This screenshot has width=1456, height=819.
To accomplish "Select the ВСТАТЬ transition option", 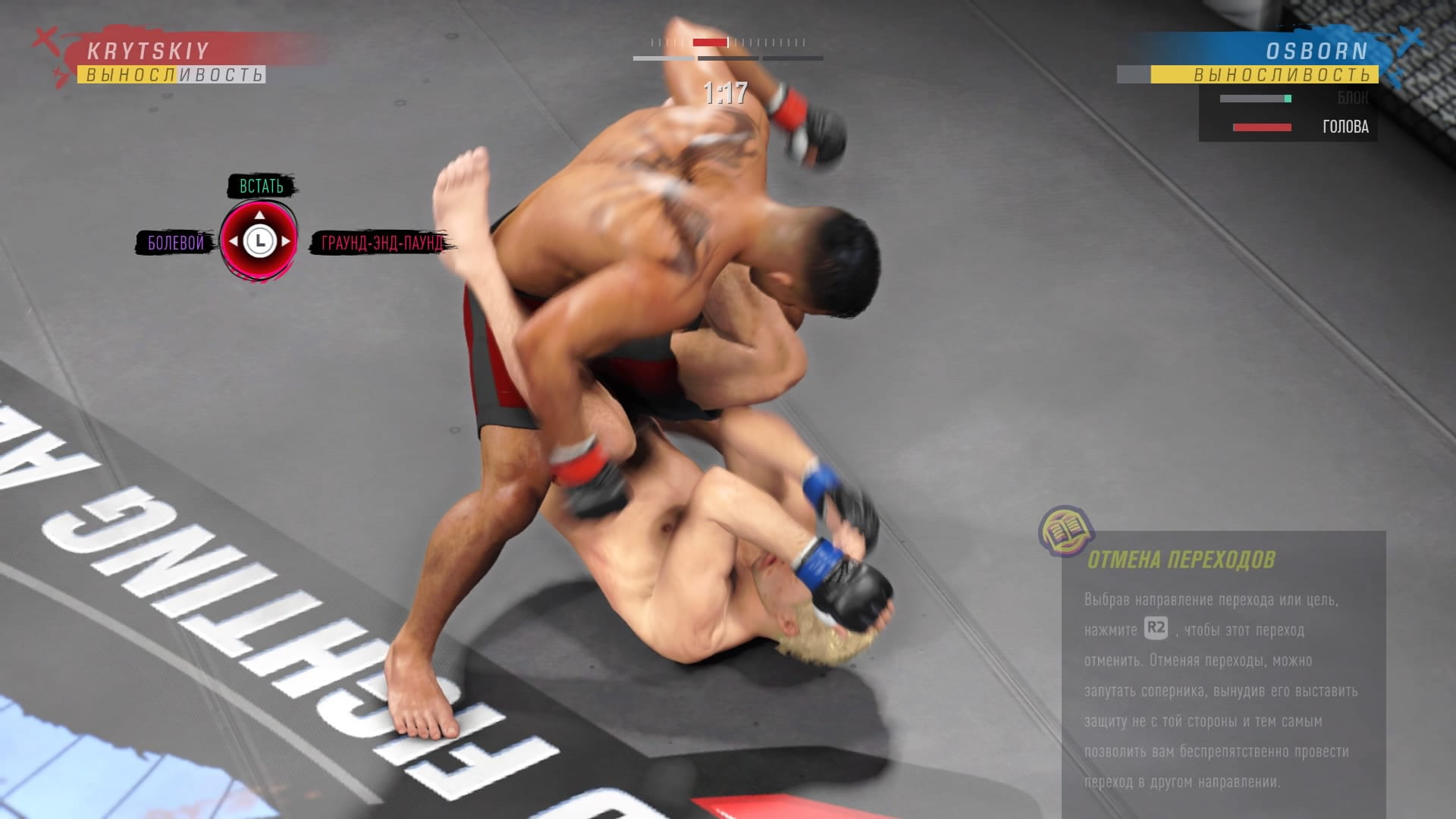I will (x=262, y=187).
